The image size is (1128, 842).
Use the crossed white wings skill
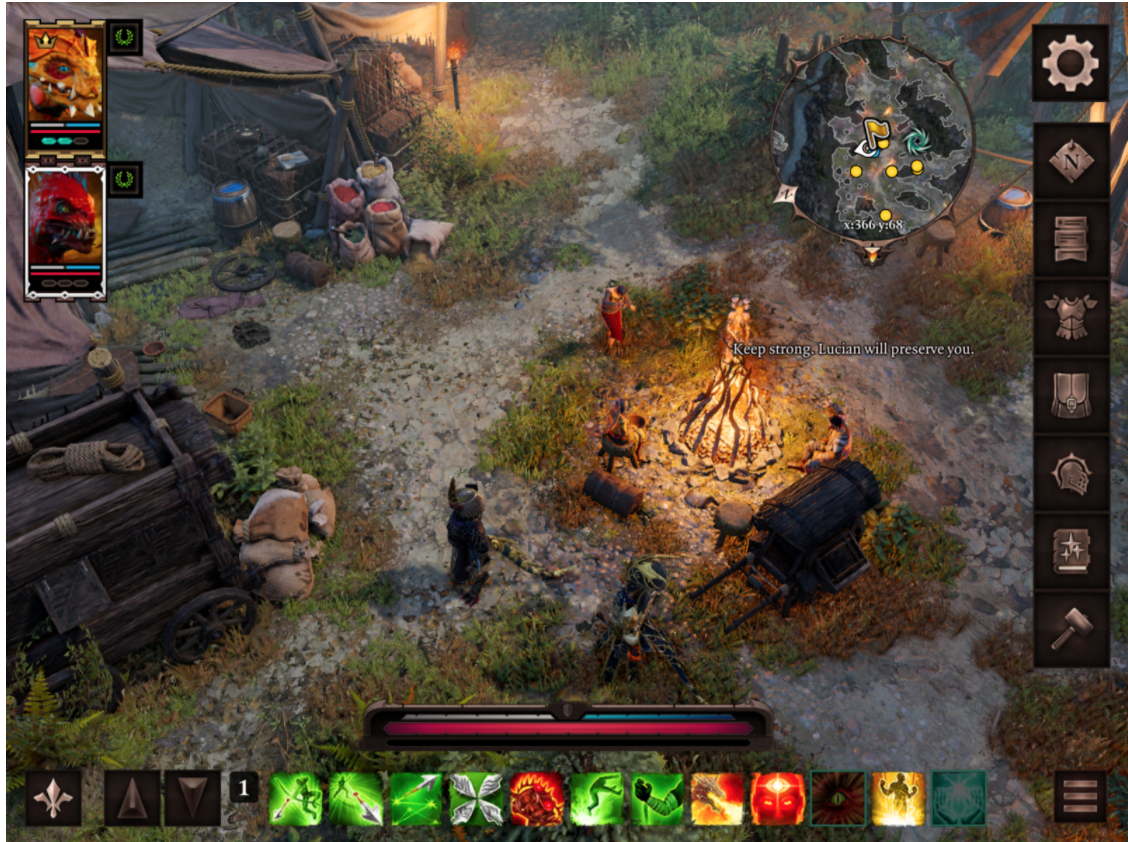tap(476, 799)
